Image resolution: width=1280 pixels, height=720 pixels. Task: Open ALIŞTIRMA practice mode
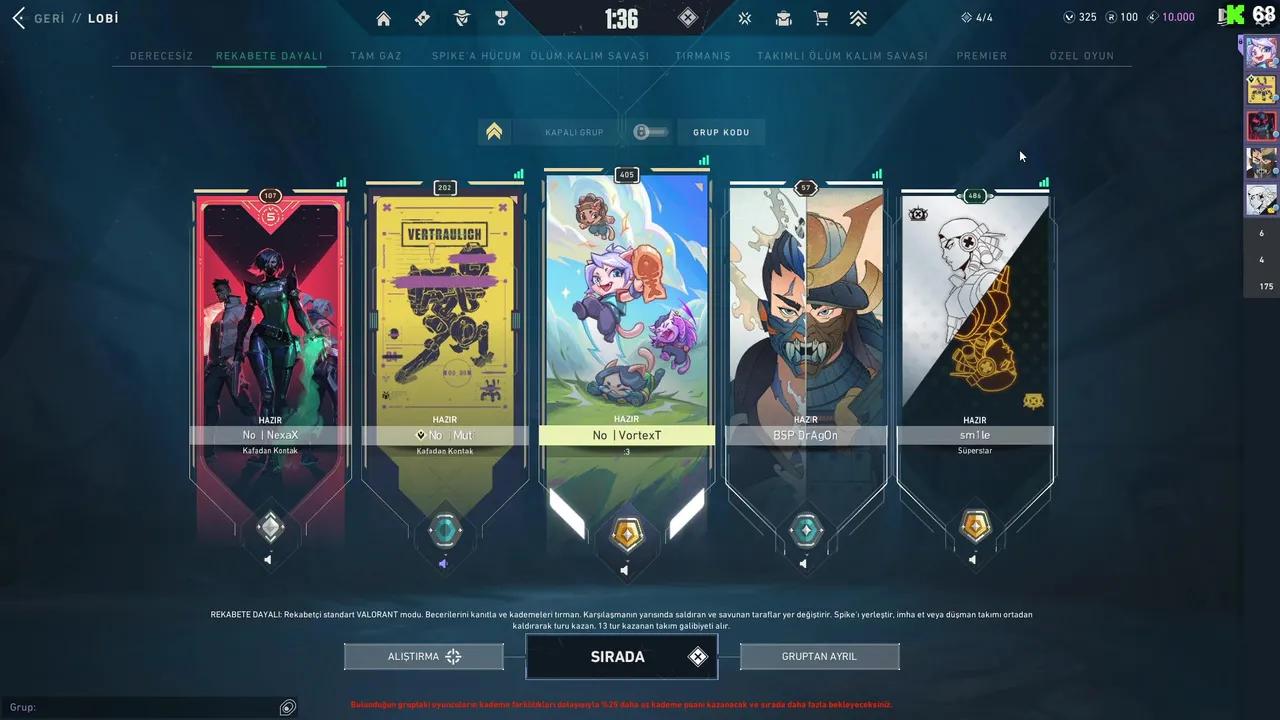(x=423, y=656)
